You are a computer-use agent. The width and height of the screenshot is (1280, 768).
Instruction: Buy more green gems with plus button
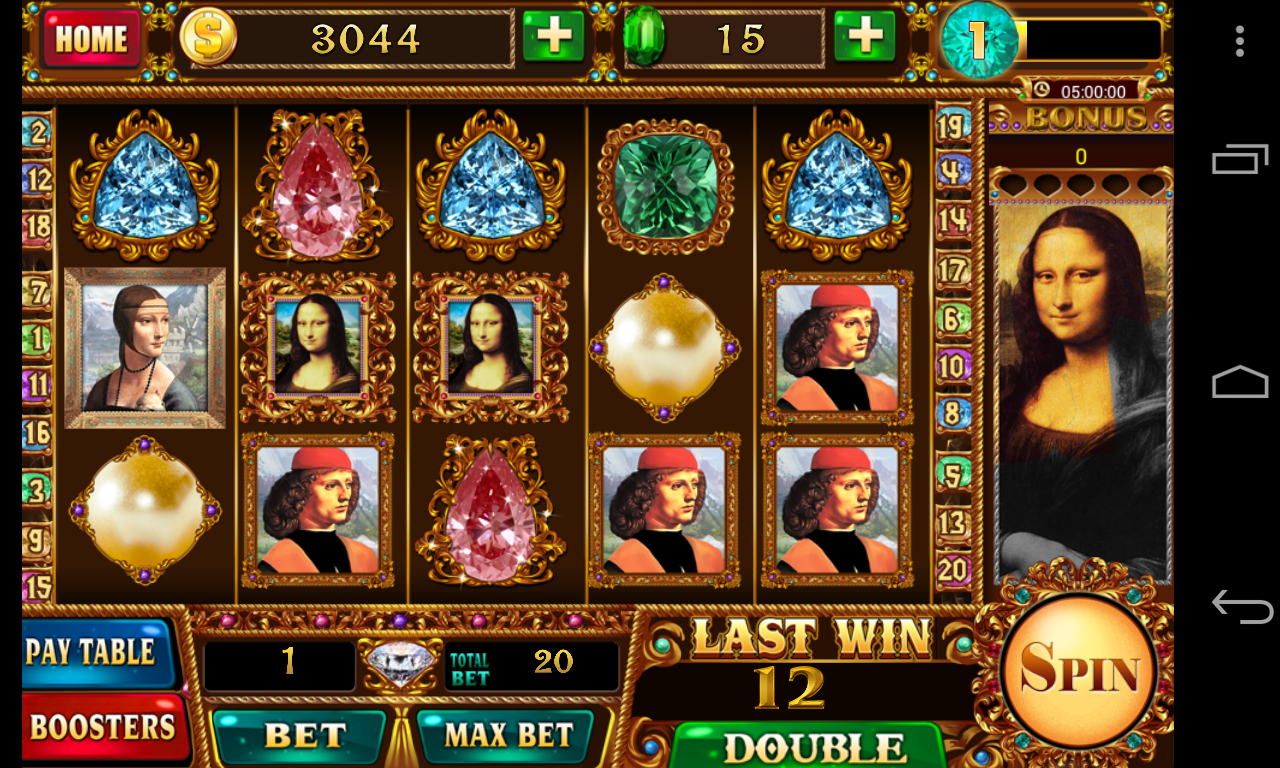[x=864, y=38]
